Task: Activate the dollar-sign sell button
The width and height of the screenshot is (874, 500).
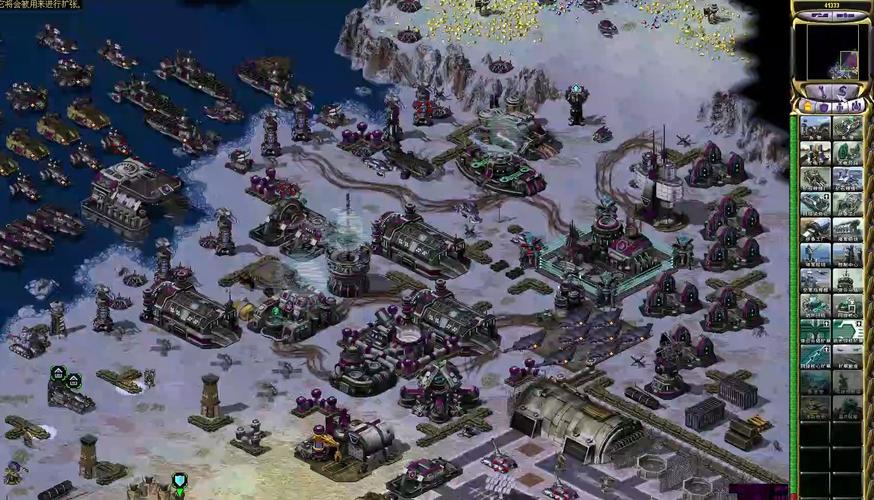Action: [x=841, y=92]
